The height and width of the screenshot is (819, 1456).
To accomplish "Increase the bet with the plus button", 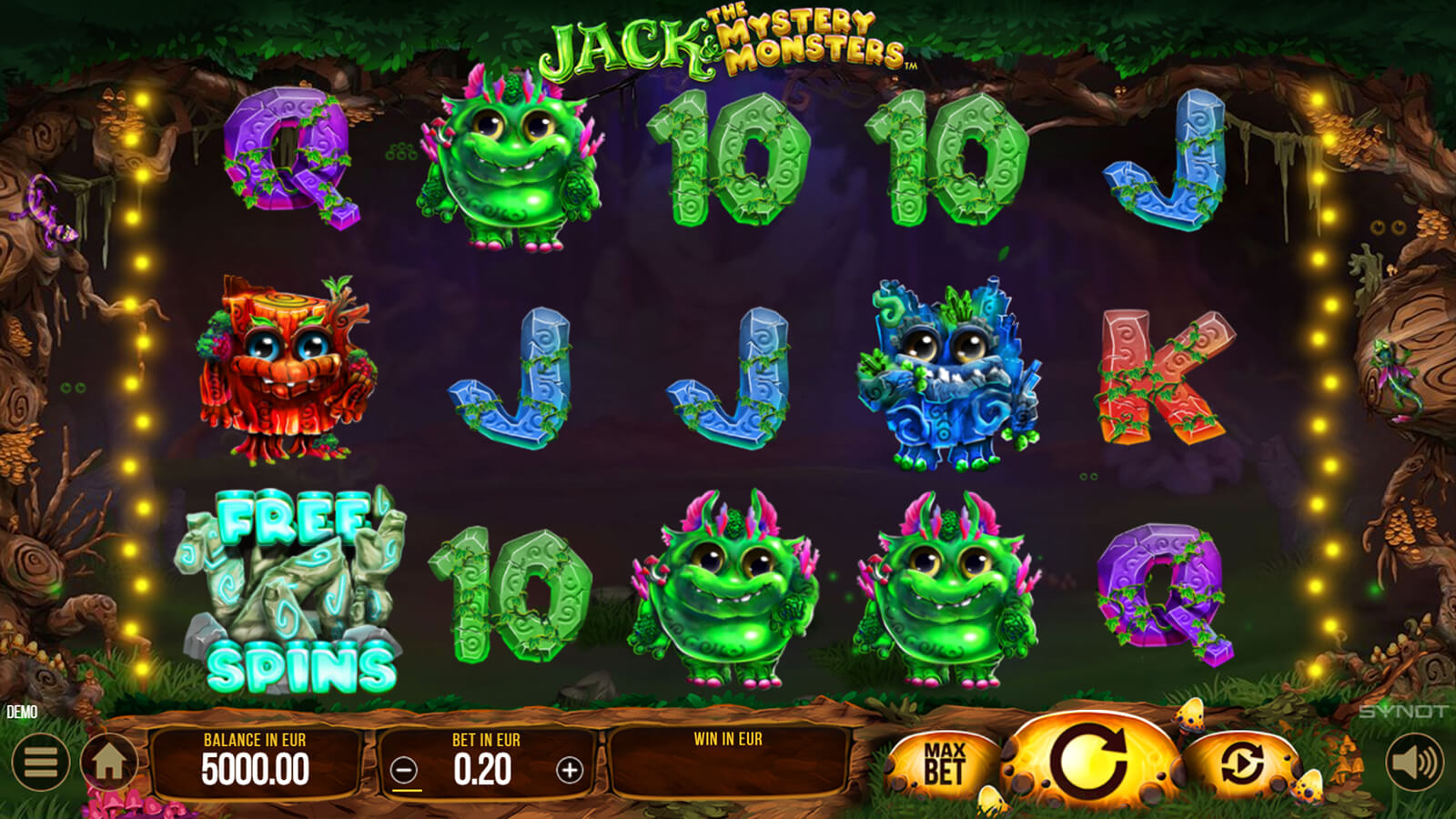I will click(570, 771).
